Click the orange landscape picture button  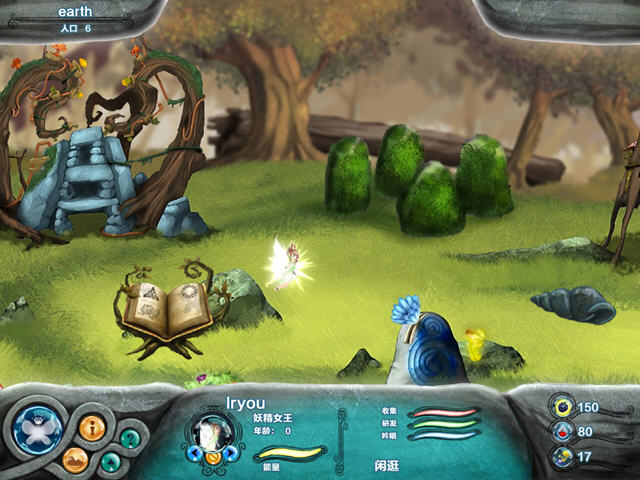pyautogui.click(x=76, y=460)
